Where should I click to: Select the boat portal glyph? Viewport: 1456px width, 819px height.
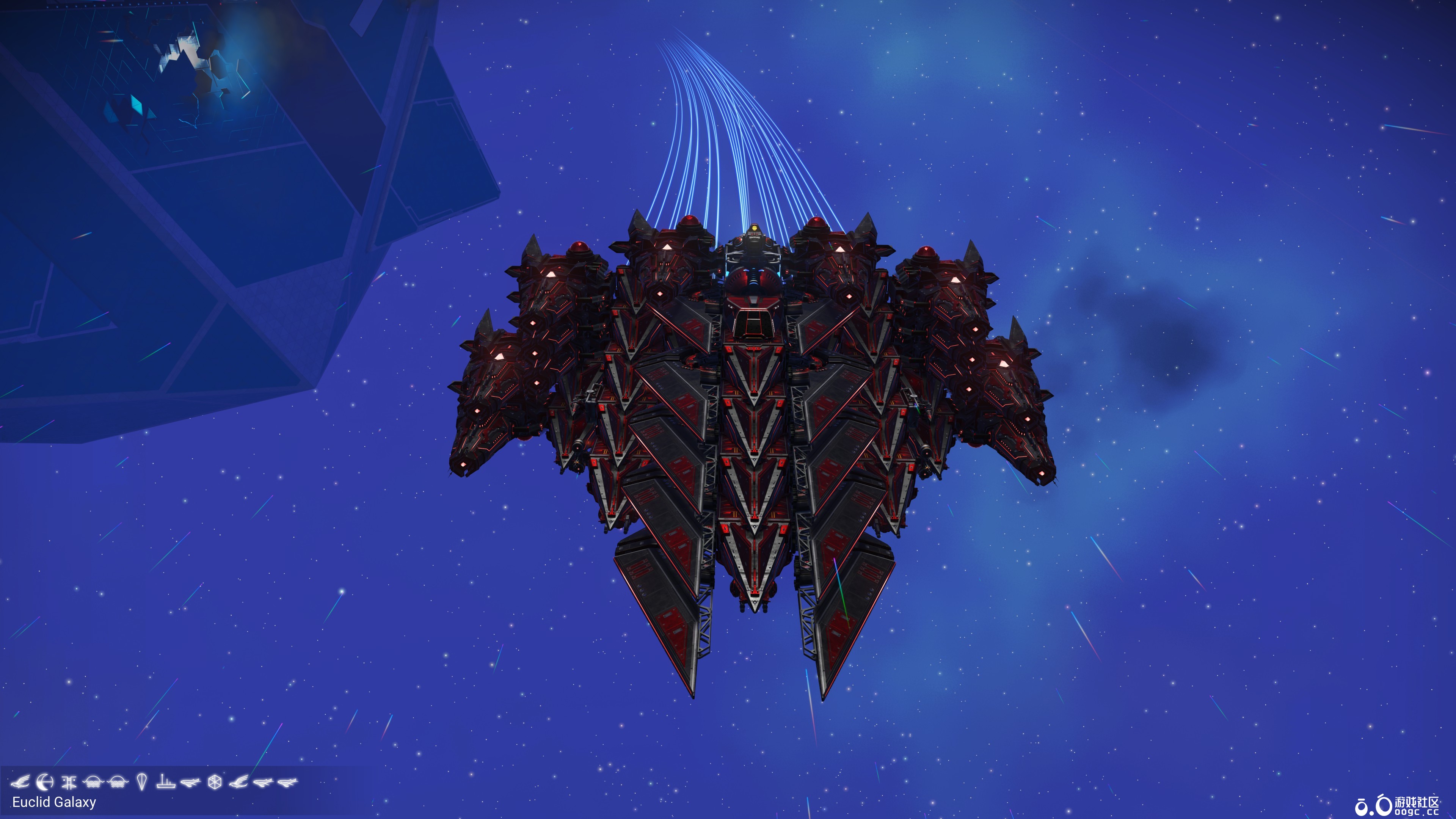tap(166, 783)
